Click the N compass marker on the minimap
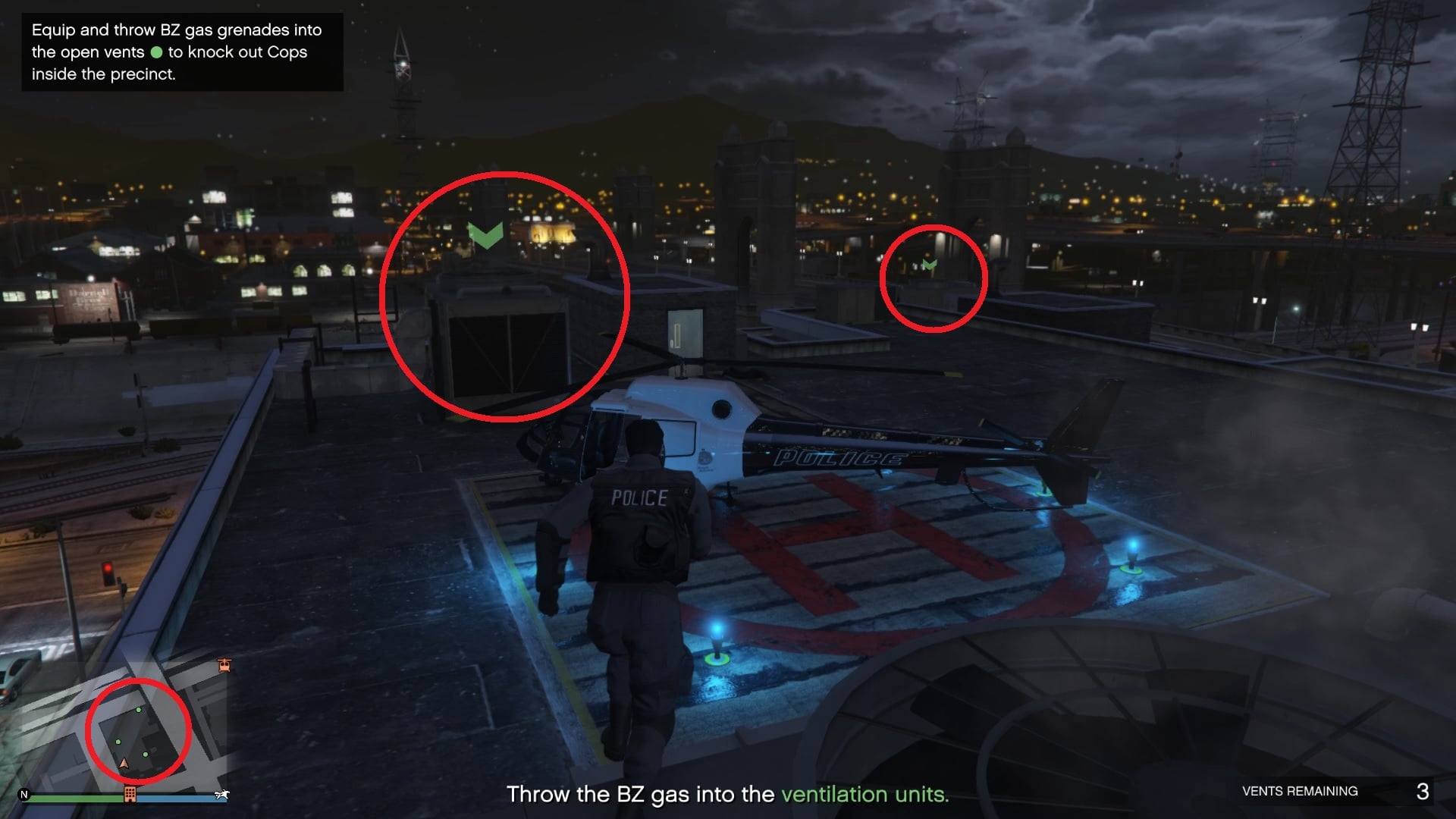This screenshot has height=819, width=1456. point(24,795)
